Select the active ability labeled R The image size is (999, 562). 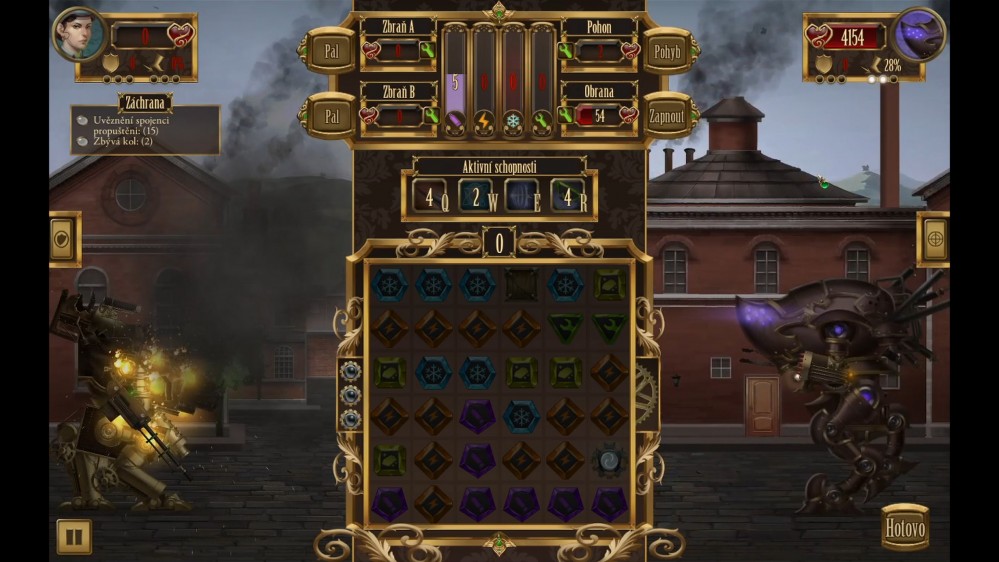click(x=570, y=196)
